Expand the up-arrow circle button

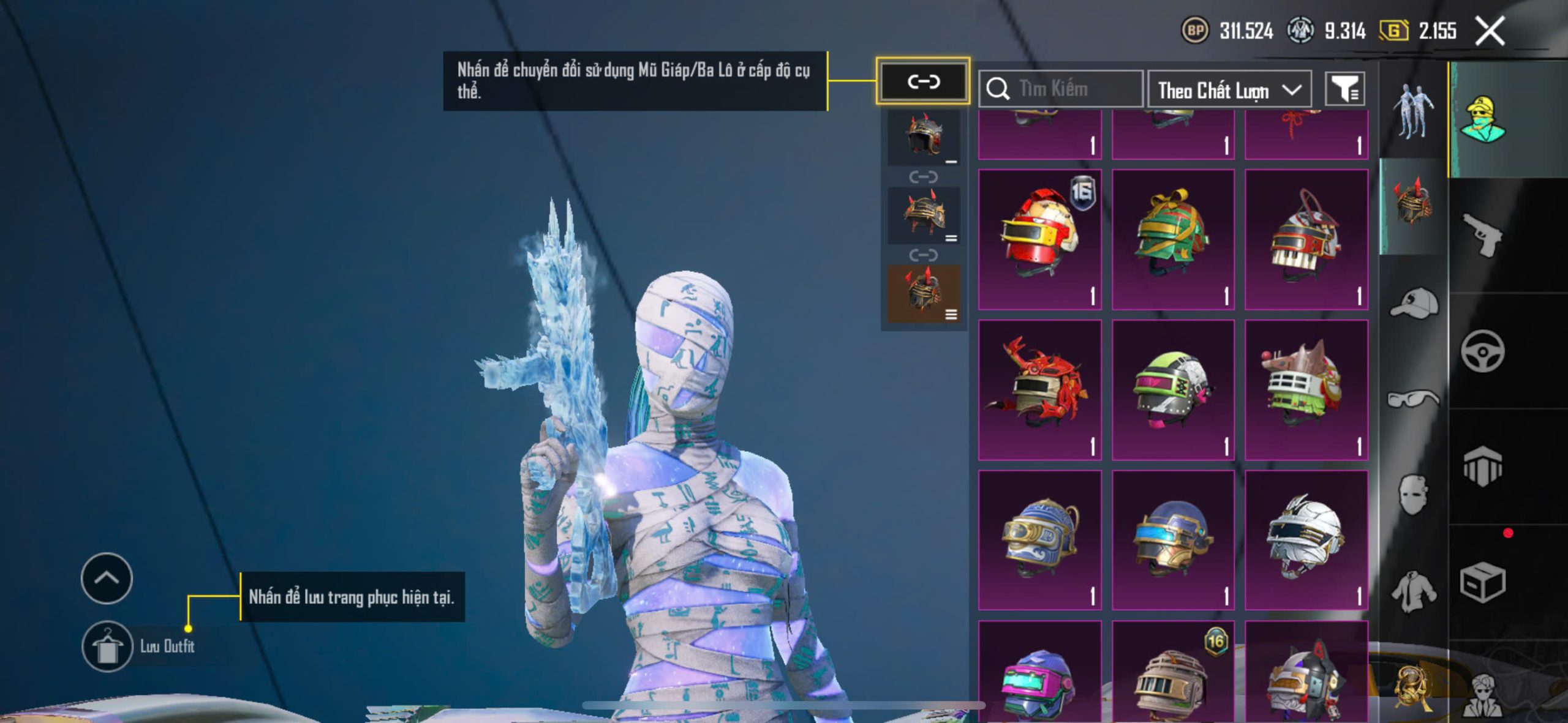click(107, 578)
